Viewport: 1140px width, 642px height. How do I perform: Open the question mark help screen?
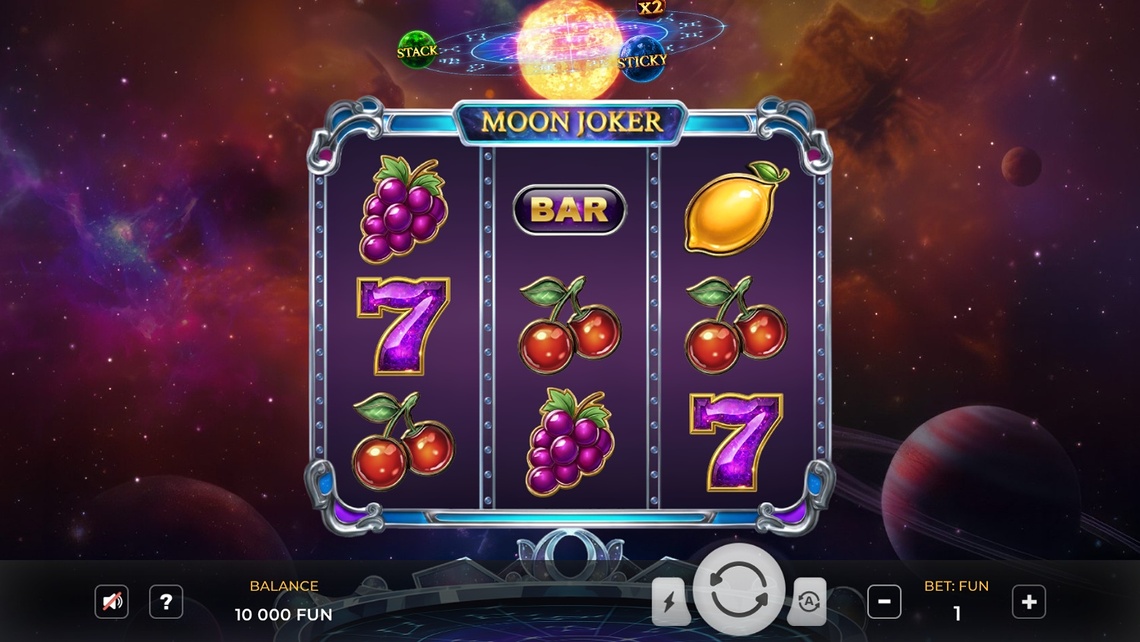[166, 602]
